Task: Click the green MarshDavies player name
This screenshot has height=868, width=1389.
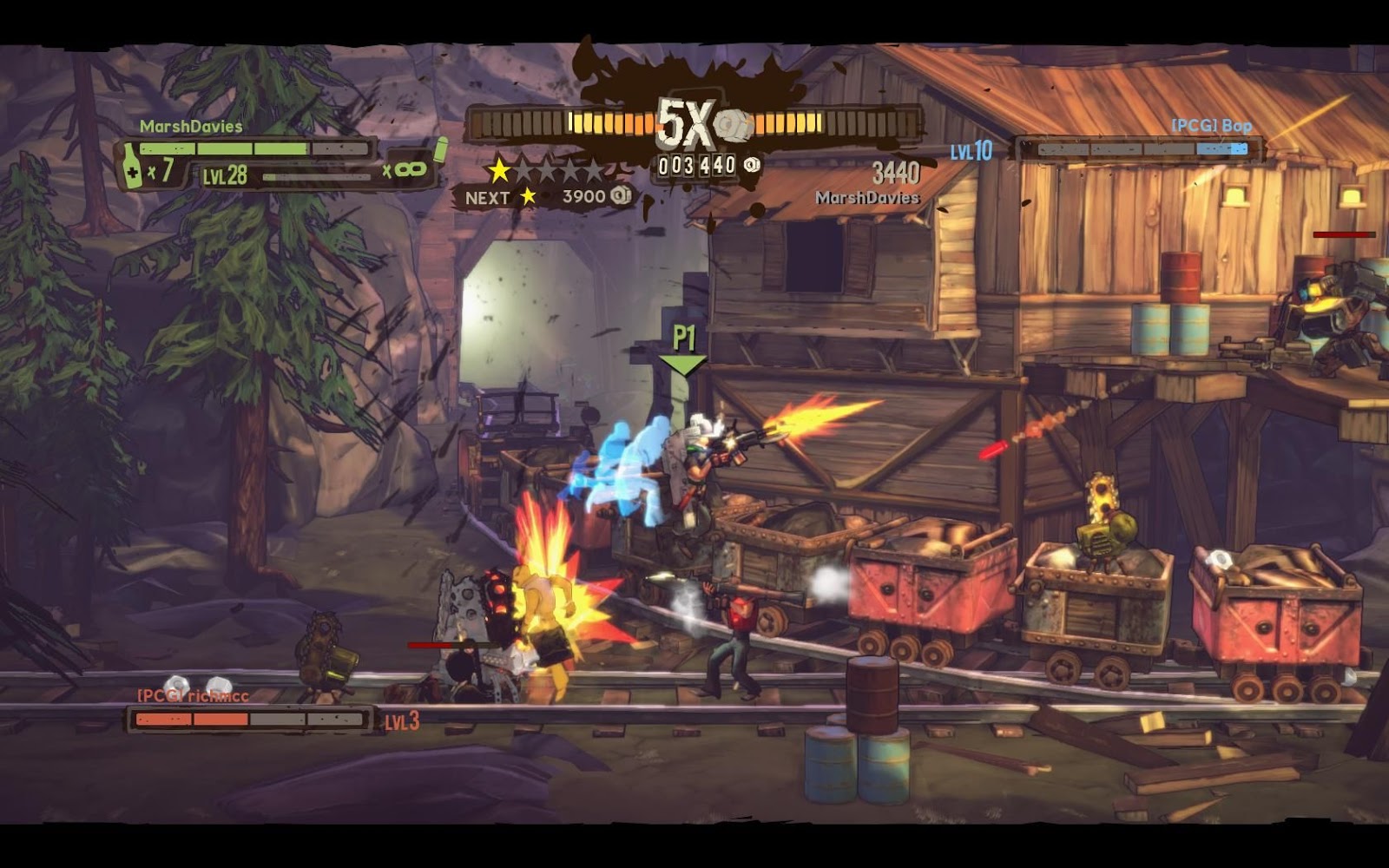Action: pyautogui.click(x=191, y=127)
